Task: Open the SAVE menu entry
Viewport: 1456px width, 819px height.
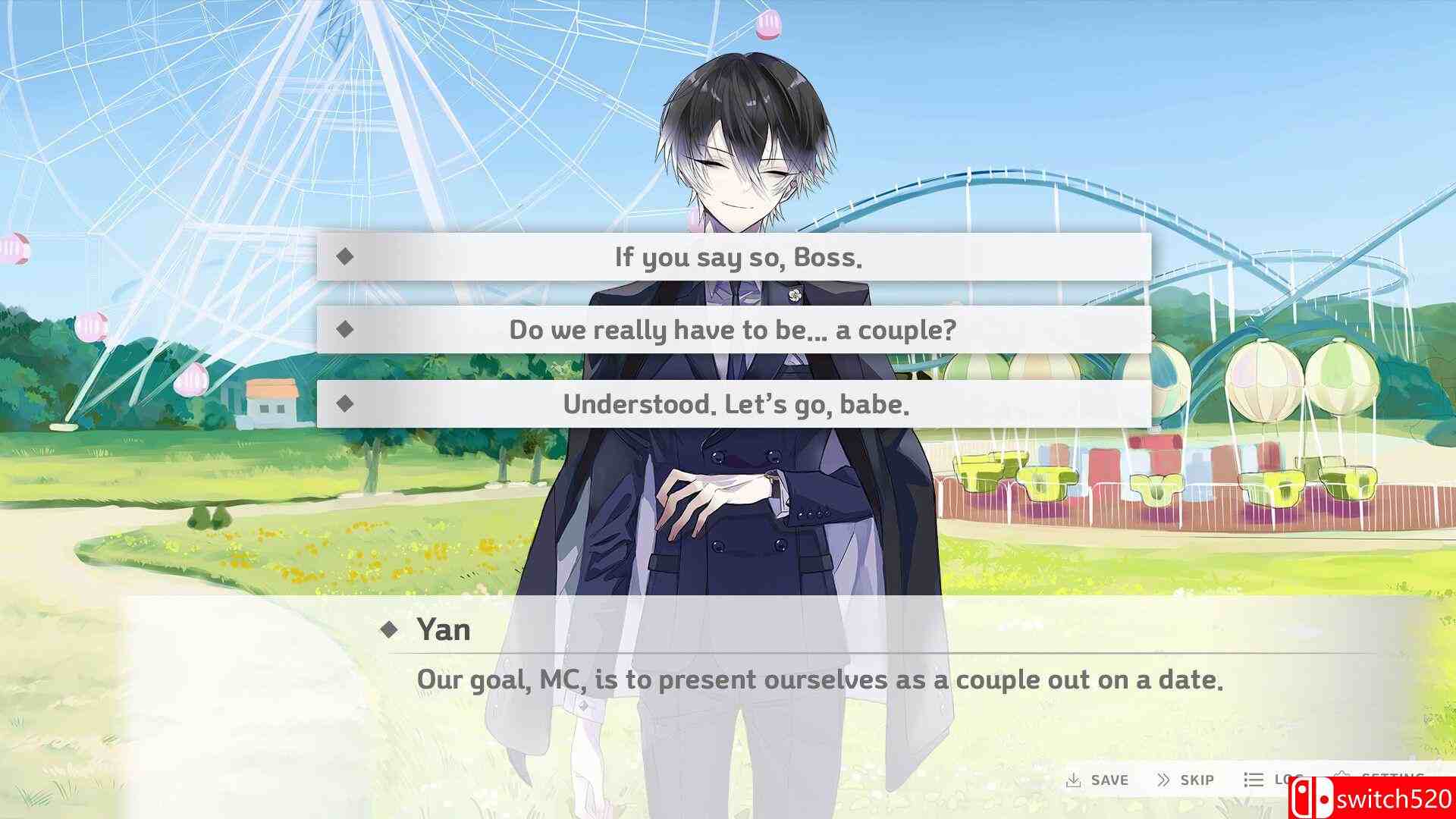Action: (x=1109, y=779)
